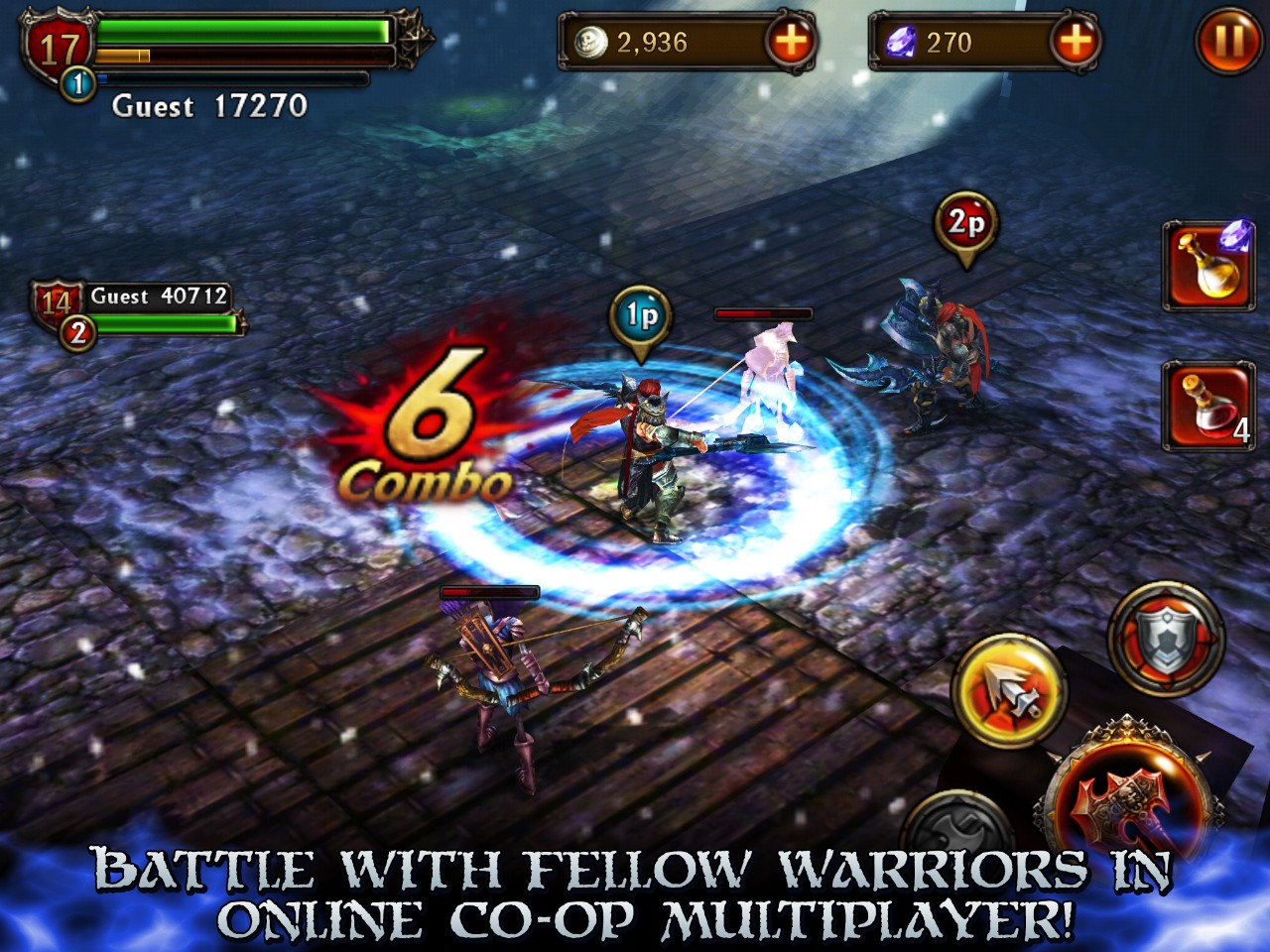The image size is (1270, 952).
Task: Click the Guest 40712 player name
Action: click(x=159, y=293)
